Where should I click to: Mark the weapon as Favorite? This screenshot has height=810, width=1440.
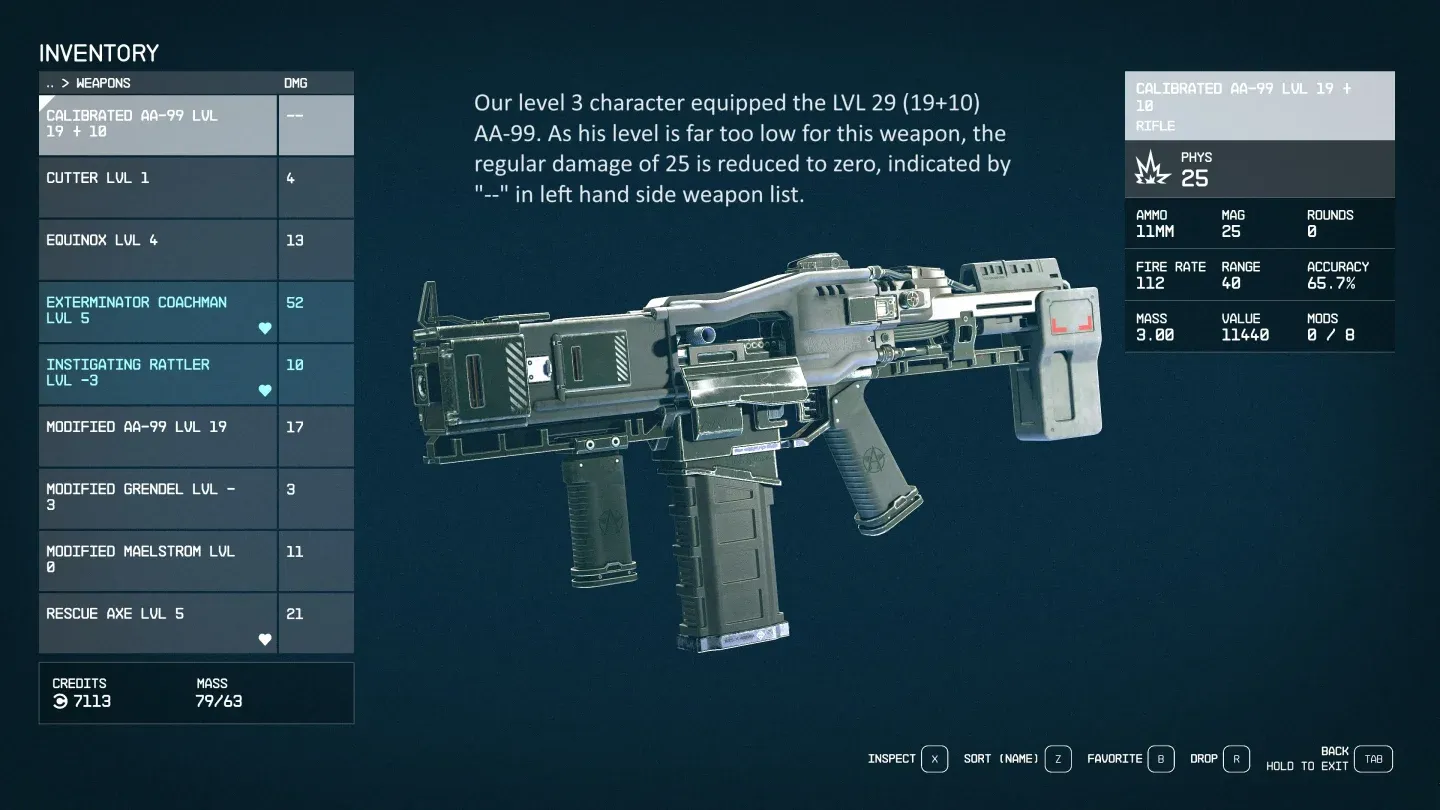pyautogui.click(x=1160, y=759)
